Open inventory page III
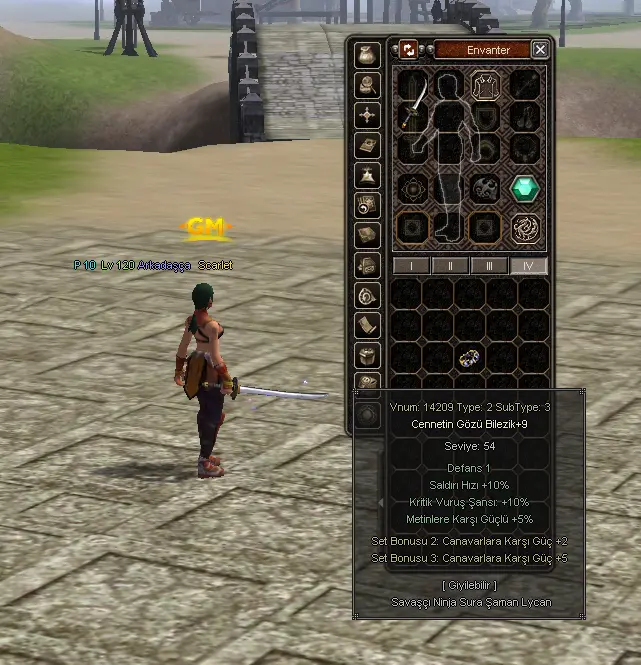This screenshot has height=665, width=641. coord(489,266)
